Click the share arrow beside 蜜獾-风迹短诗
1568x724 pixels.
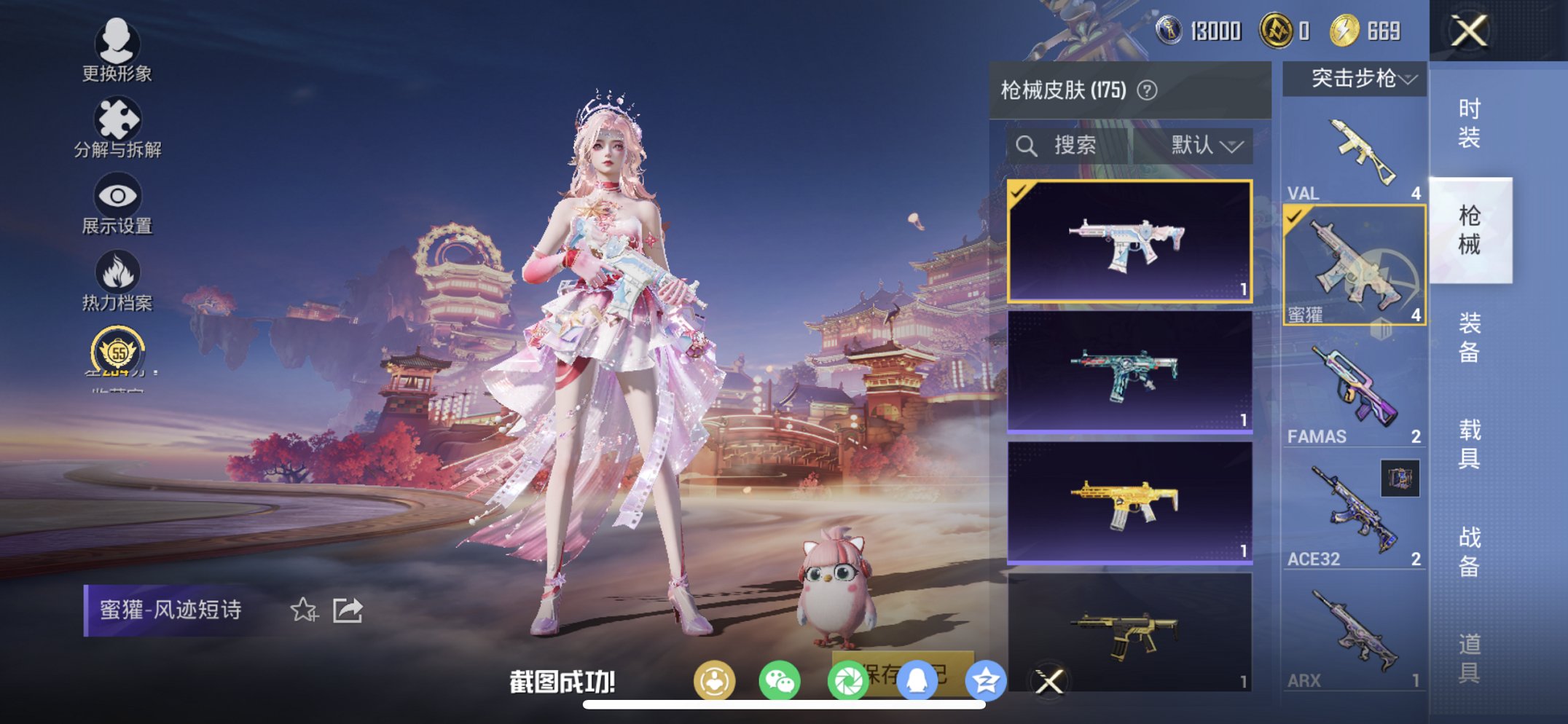[x=348, y=608]
